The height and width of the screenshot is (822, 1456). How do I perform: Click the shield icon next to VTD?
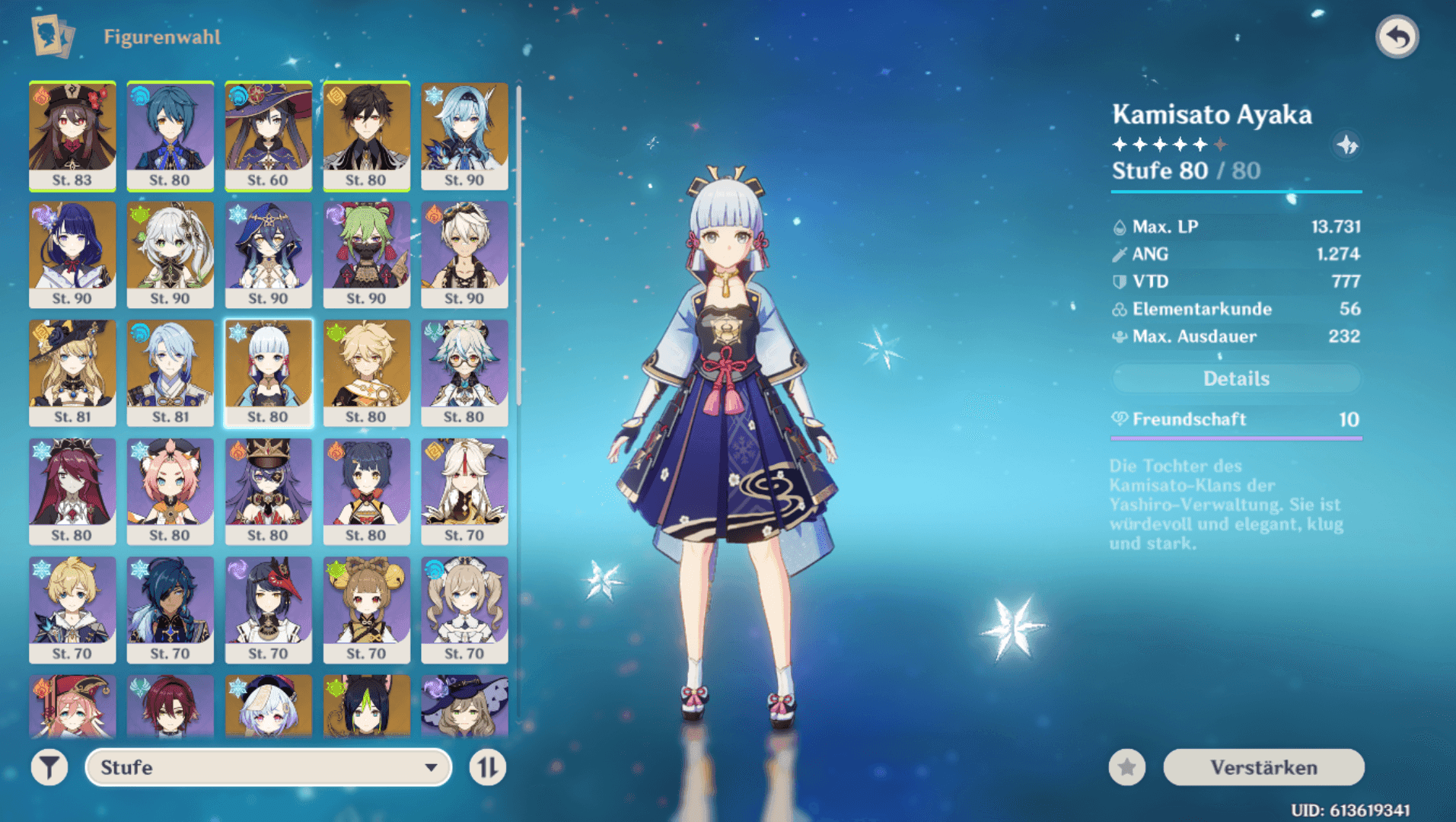[1119, 281]
